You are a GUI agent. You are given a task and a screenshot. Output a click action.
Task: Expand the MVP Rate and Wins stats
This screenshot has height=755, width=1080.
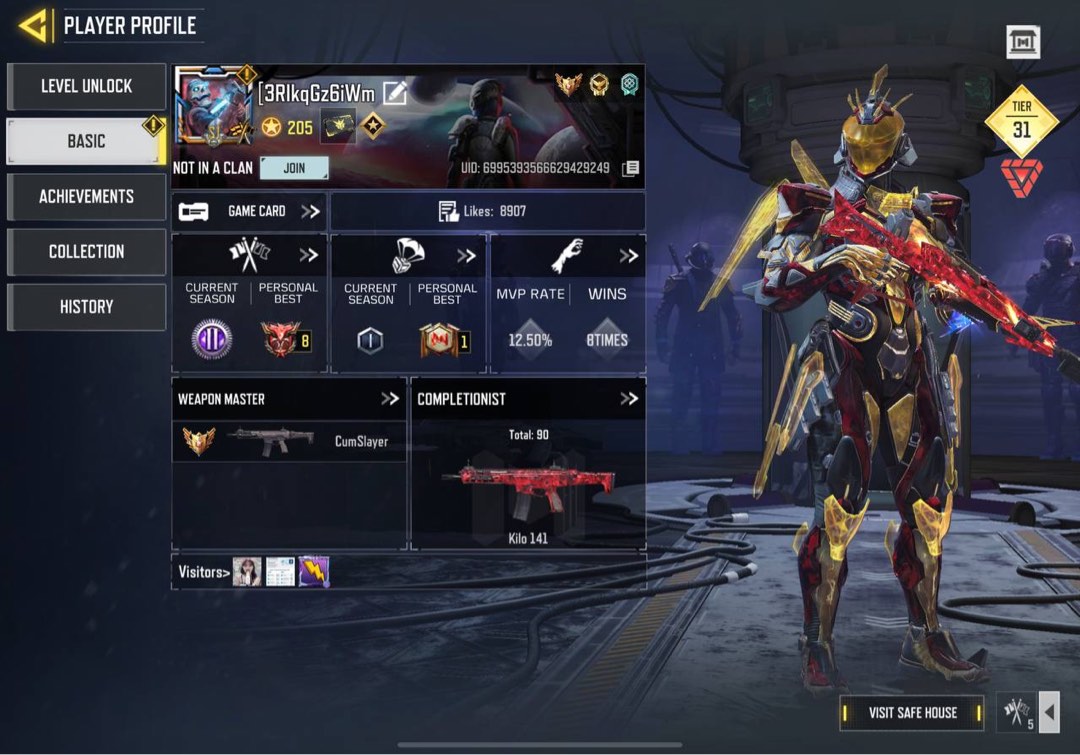click(628, 256)
